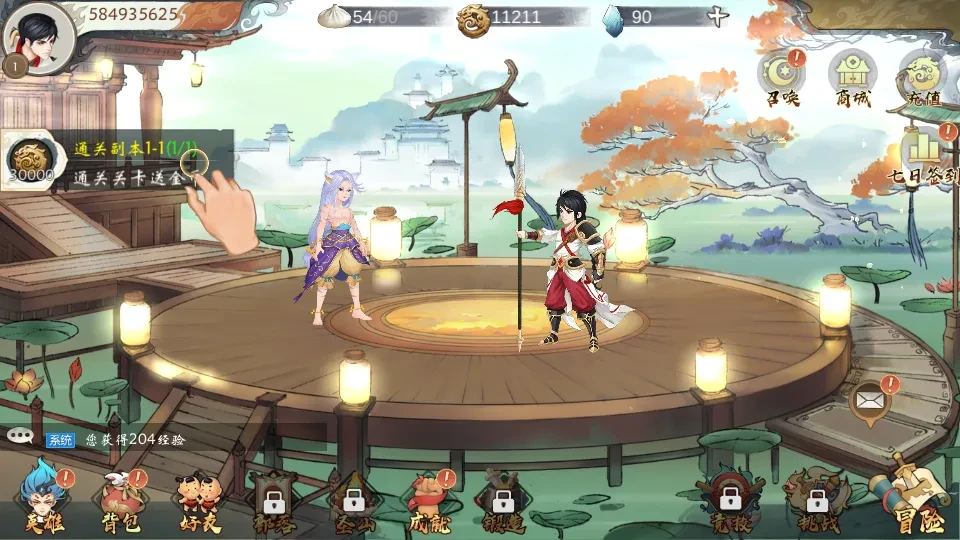Open the Recharge (充值) screen

922,78
